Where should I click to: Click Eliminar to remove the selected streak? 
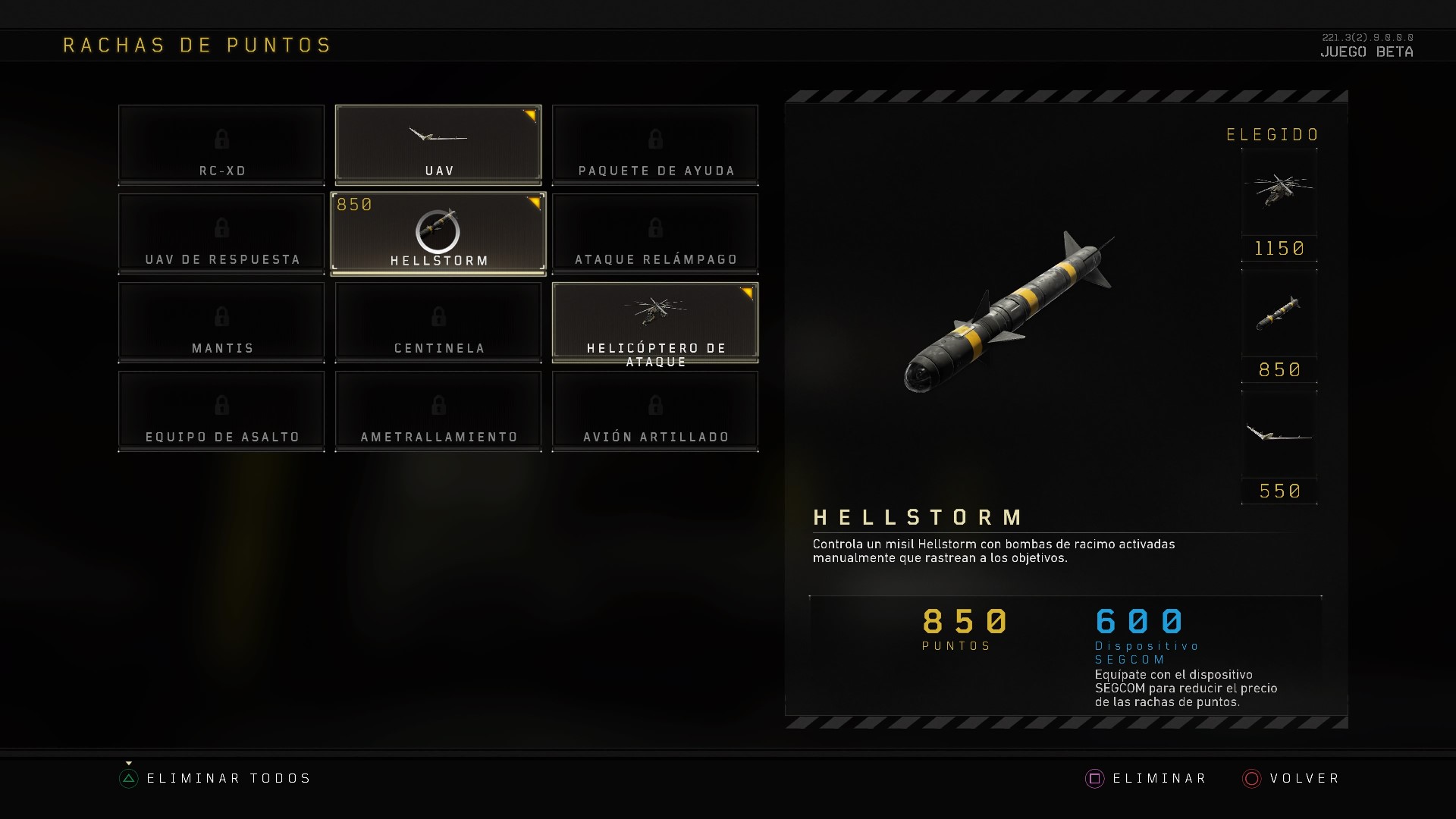point(1147,779)
